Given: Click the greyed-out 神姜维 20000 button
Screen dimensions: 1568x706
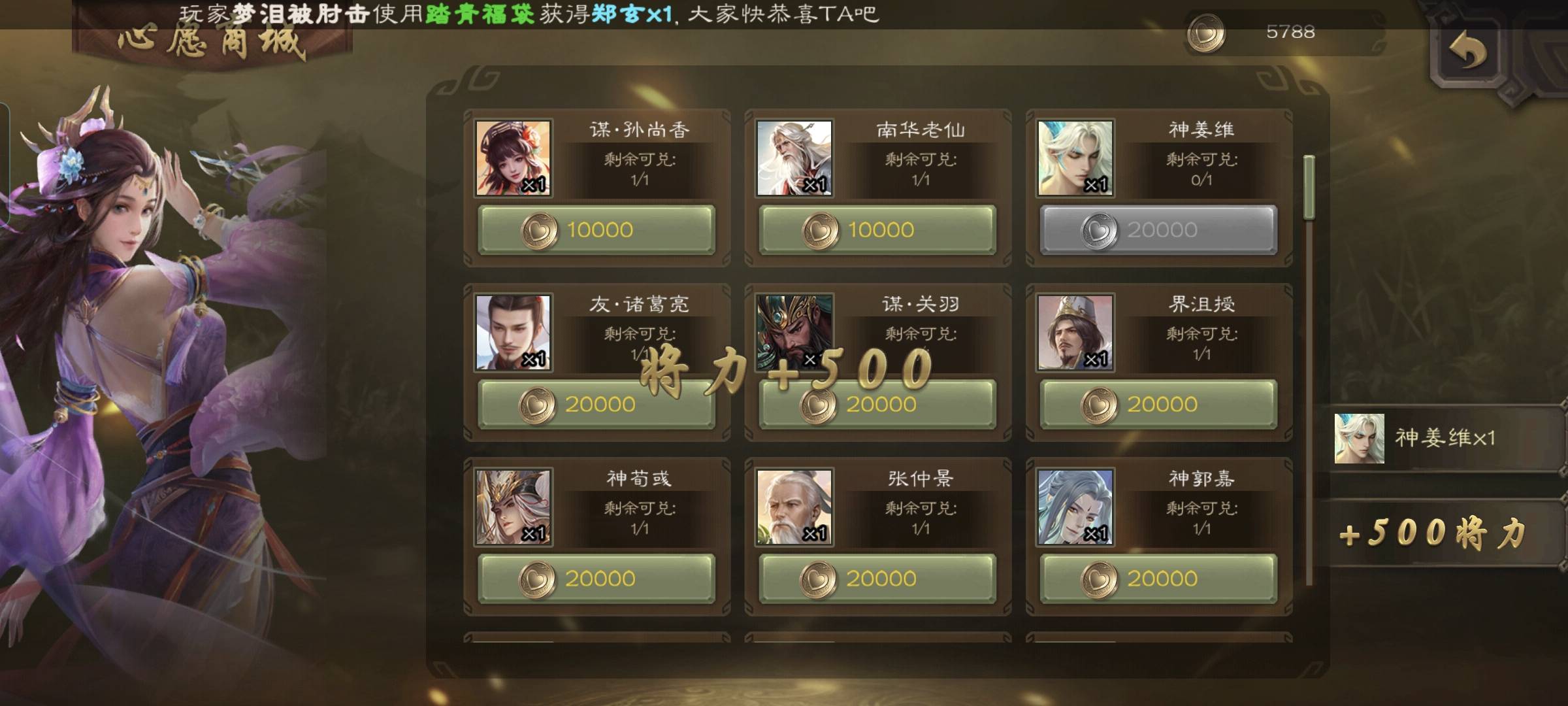Looking at the screenshot, I should [1158, 230].
